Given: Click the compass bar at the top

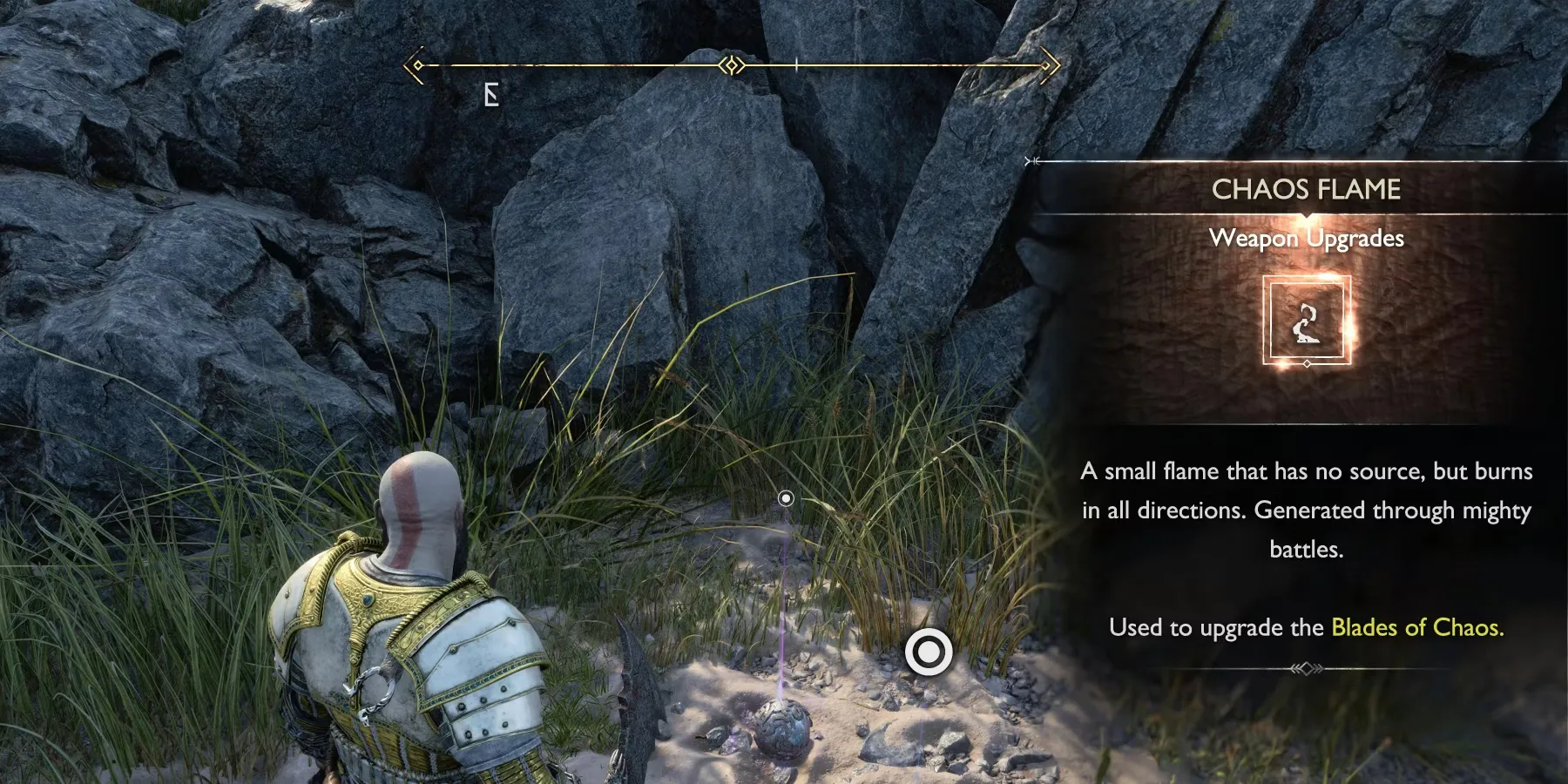Looking at the screenshot, I should [732, 65].
